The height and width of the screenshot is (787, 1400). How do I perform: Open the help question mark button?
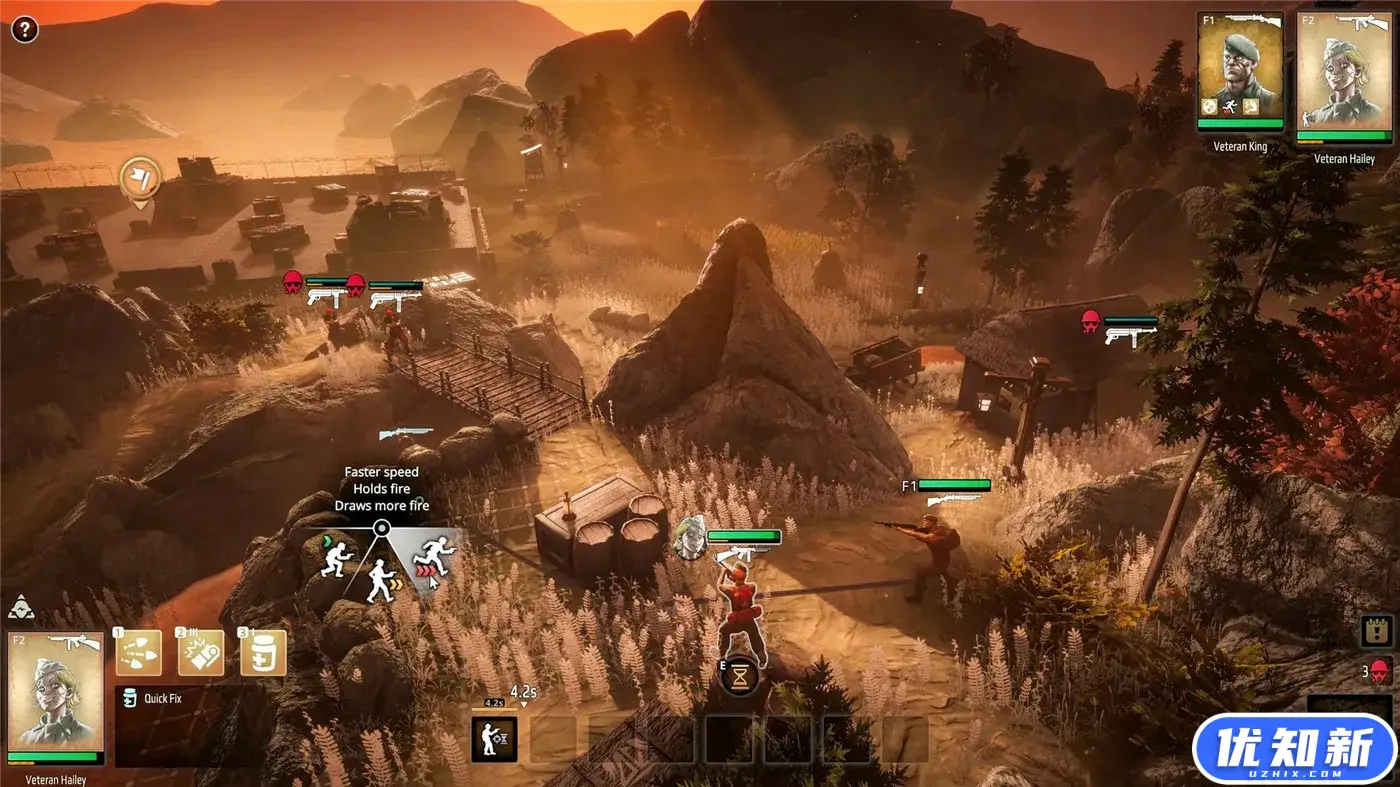click(25, 29)
